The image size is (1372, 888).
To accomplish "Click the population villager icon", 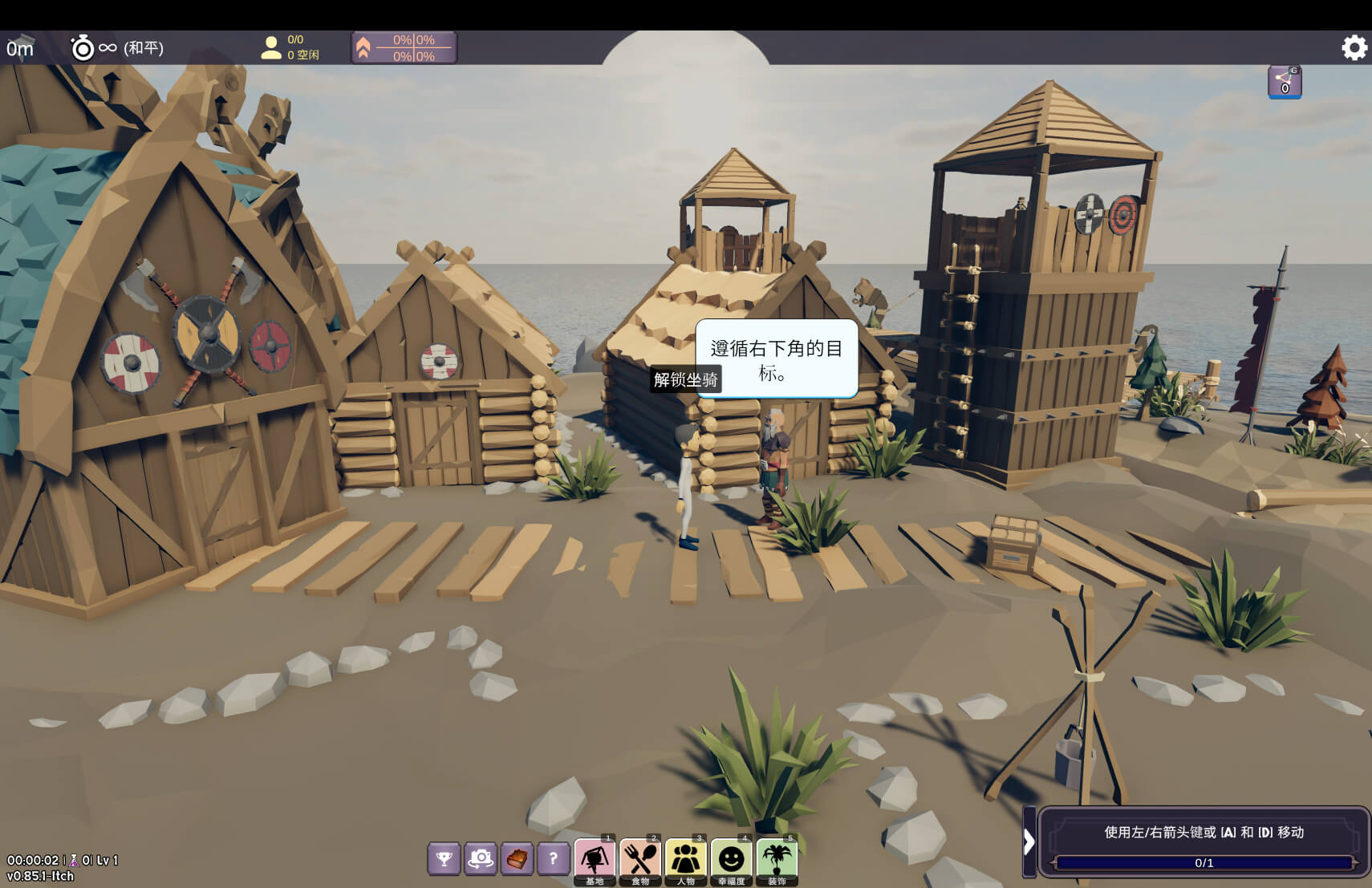I will coord(271,48).
